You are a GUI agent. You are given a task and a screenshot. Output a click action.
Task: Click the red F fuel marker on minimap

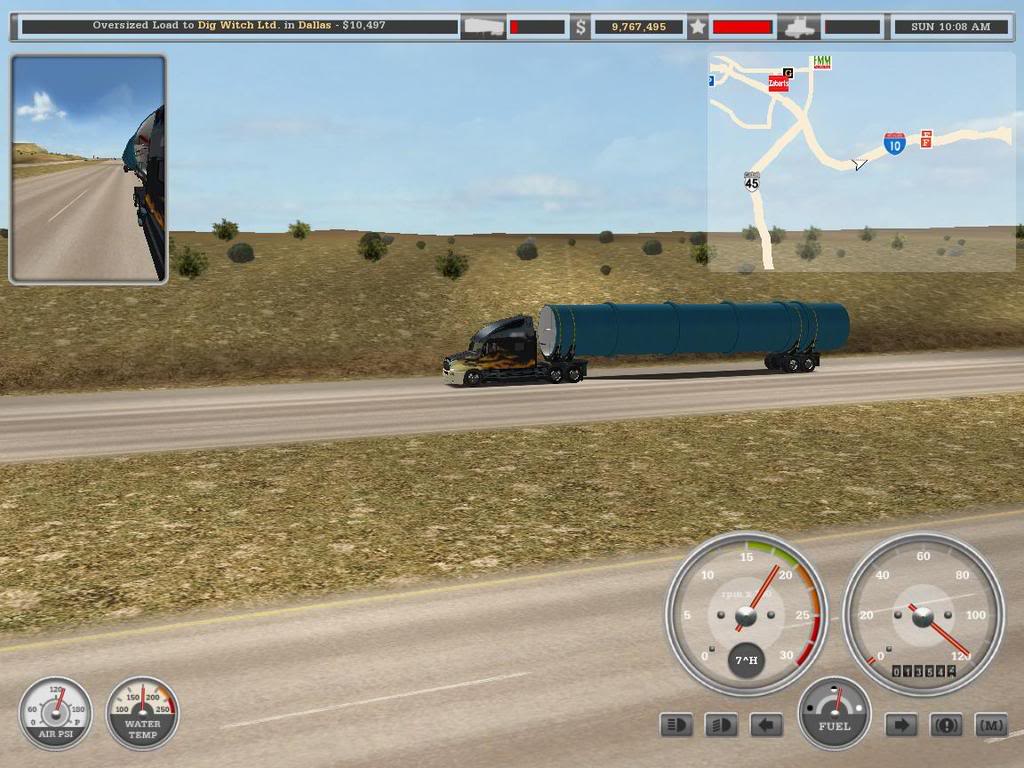click(x=926, y=139)
